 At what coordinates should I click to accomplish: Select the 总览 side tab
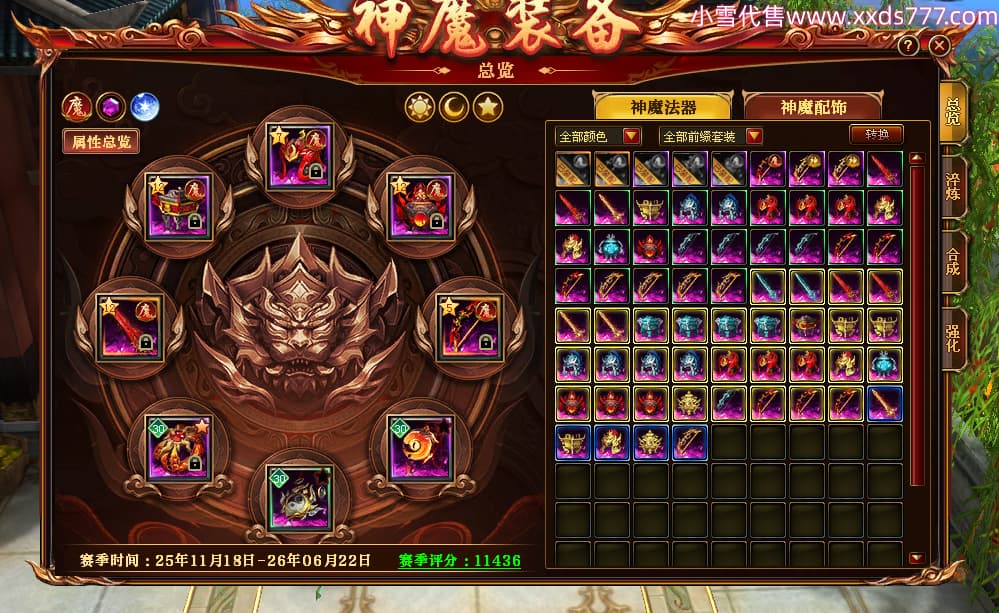pos(954,110)
